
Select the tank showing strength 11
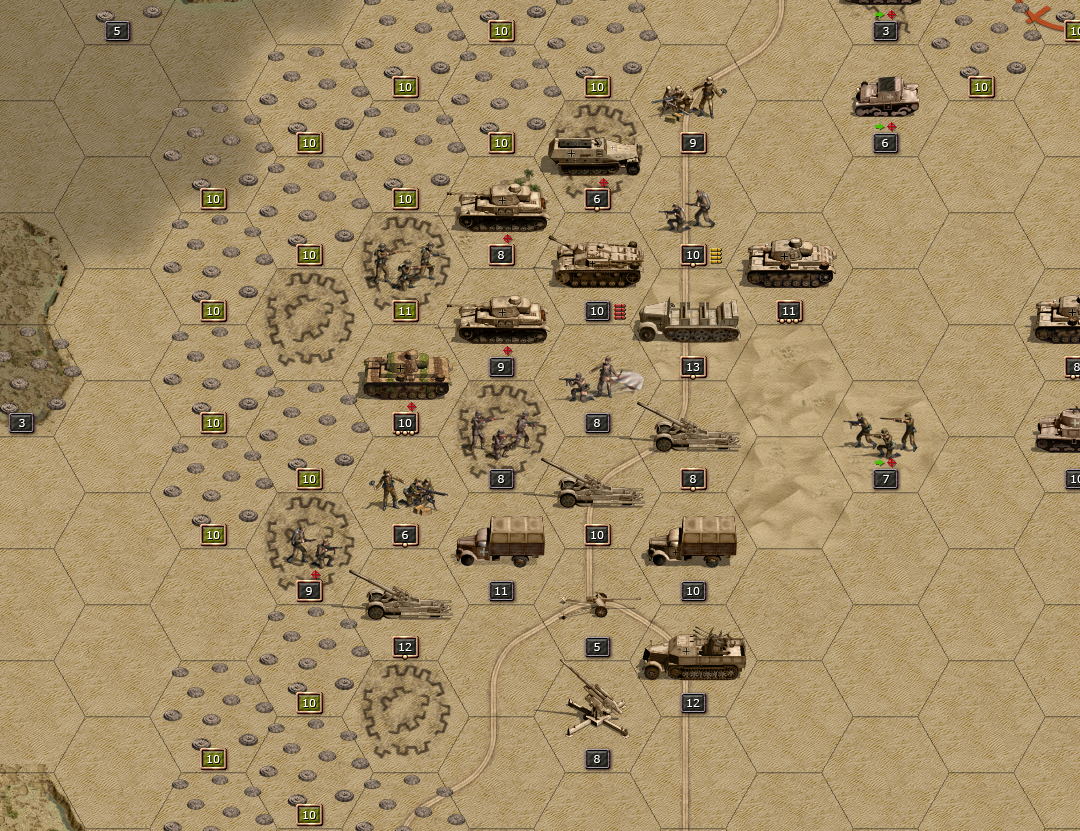coord(789,263)
